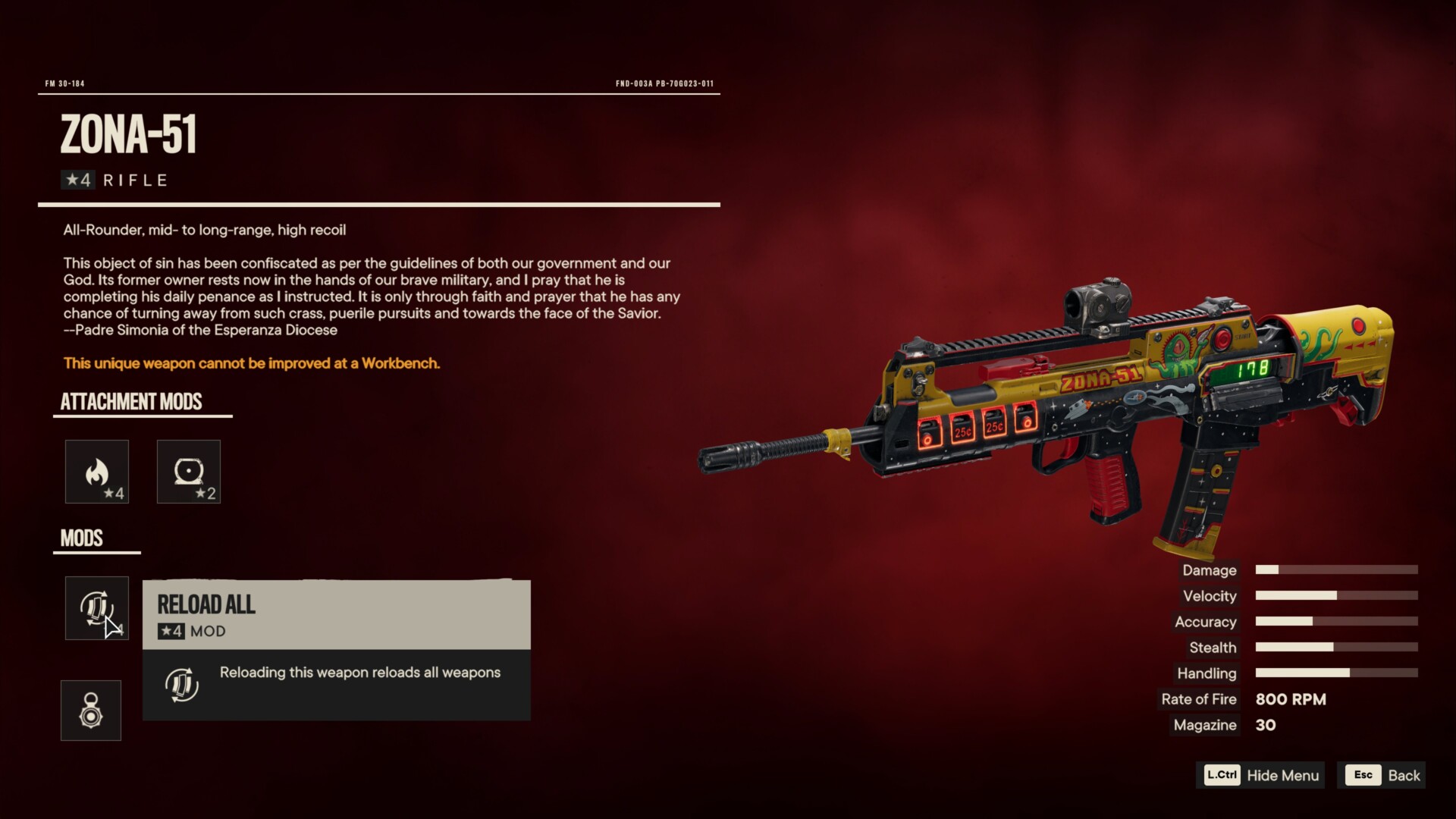Select the two-star scope attachment mod slot
The width and height of the screenshot is (1456, 819).
pos(188,472)
